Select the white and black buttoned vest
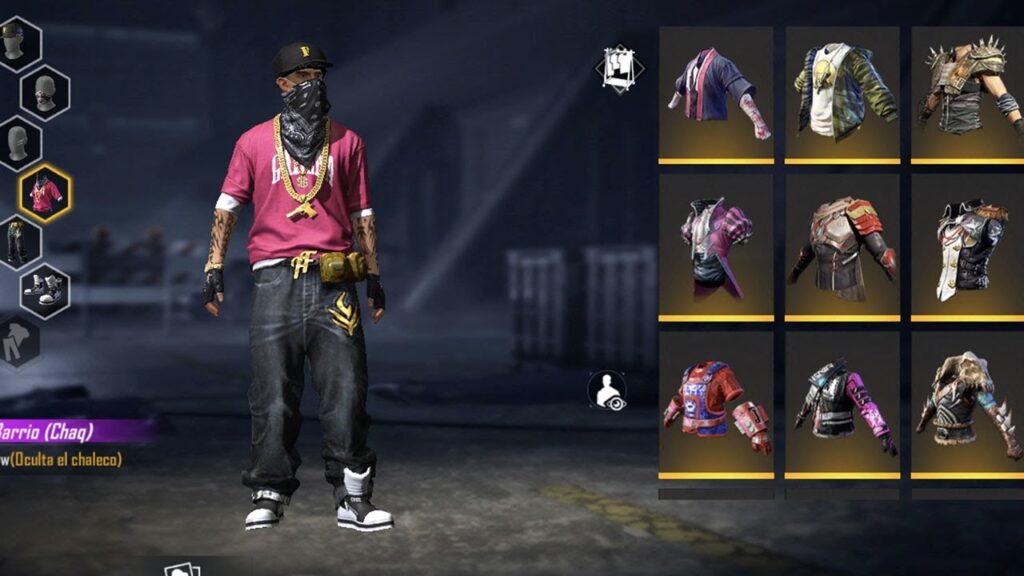Image resolution: width=1024 pixels, height=576 pixels. (x=967, y=248)
